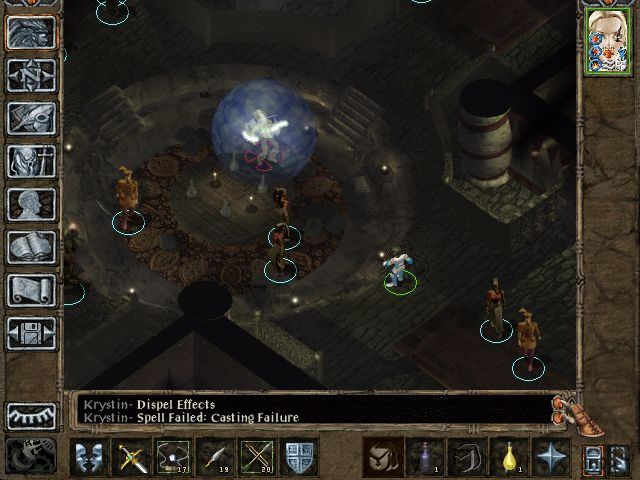Open the inventory screen with the armored figure
This screenshot has width=640, height=480.
31,161
